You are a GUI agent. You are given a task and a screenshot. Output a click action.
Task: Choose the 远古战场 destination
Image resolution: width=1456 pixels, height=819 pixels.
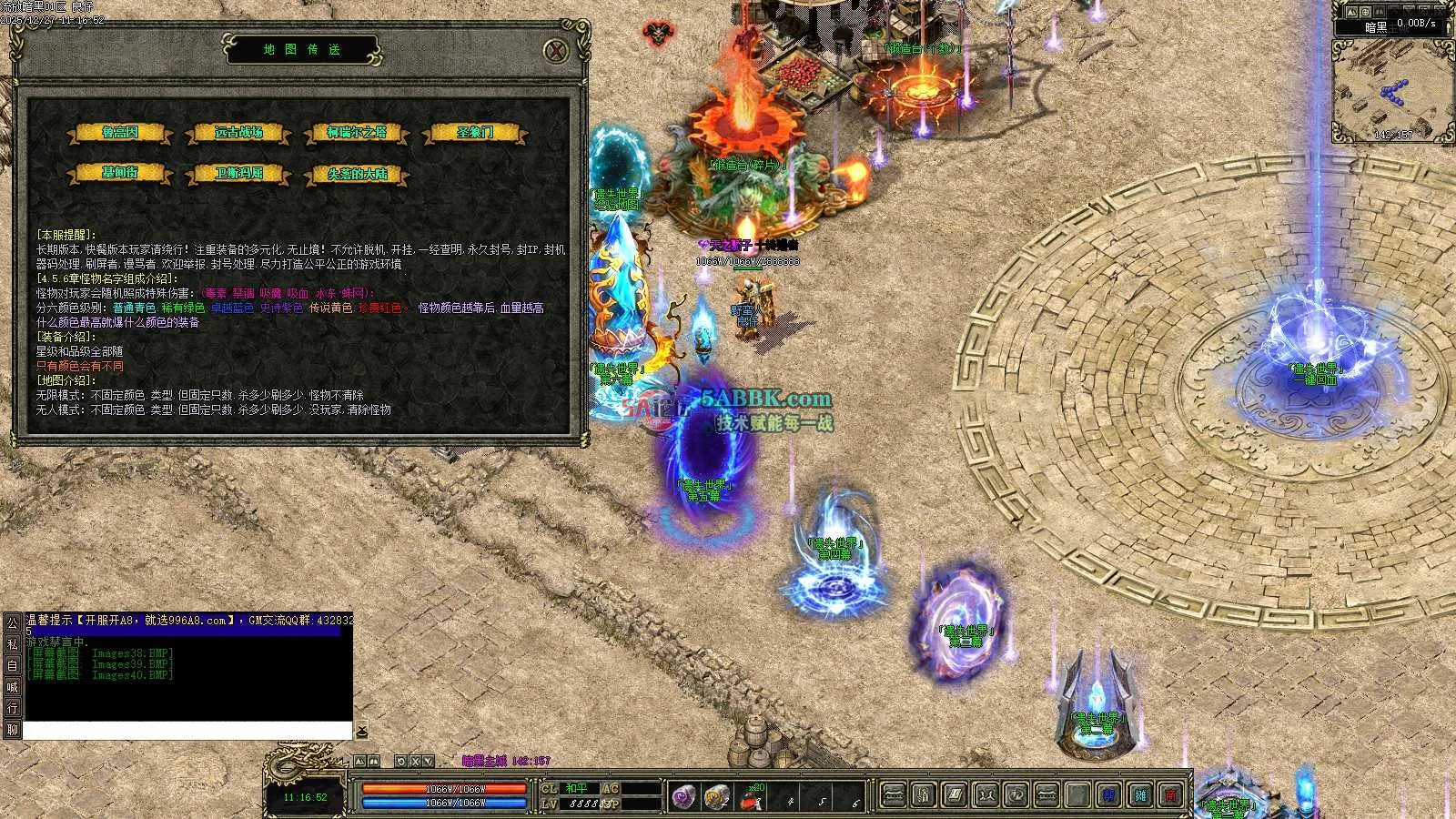pyautogui.click(x=238, y=133)
